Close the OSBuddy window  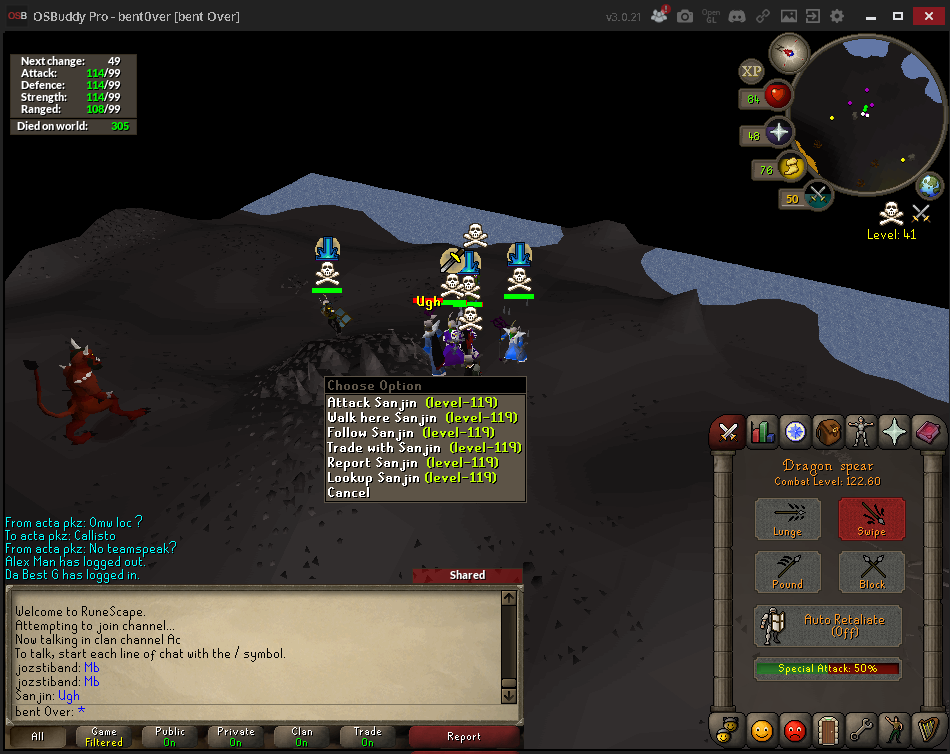pos(929,17)
